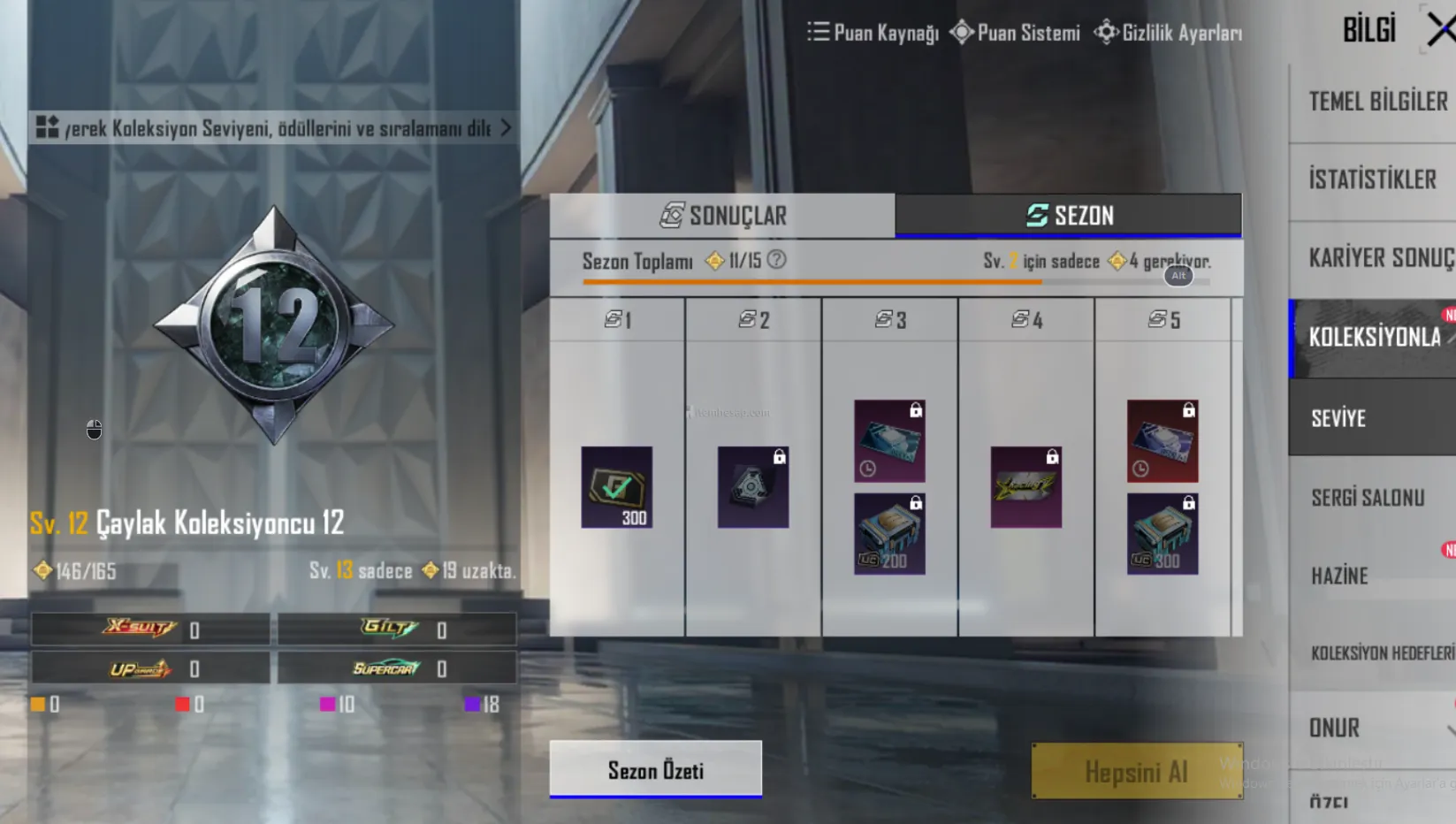Switch to the Sonuçlar tab

722,216
